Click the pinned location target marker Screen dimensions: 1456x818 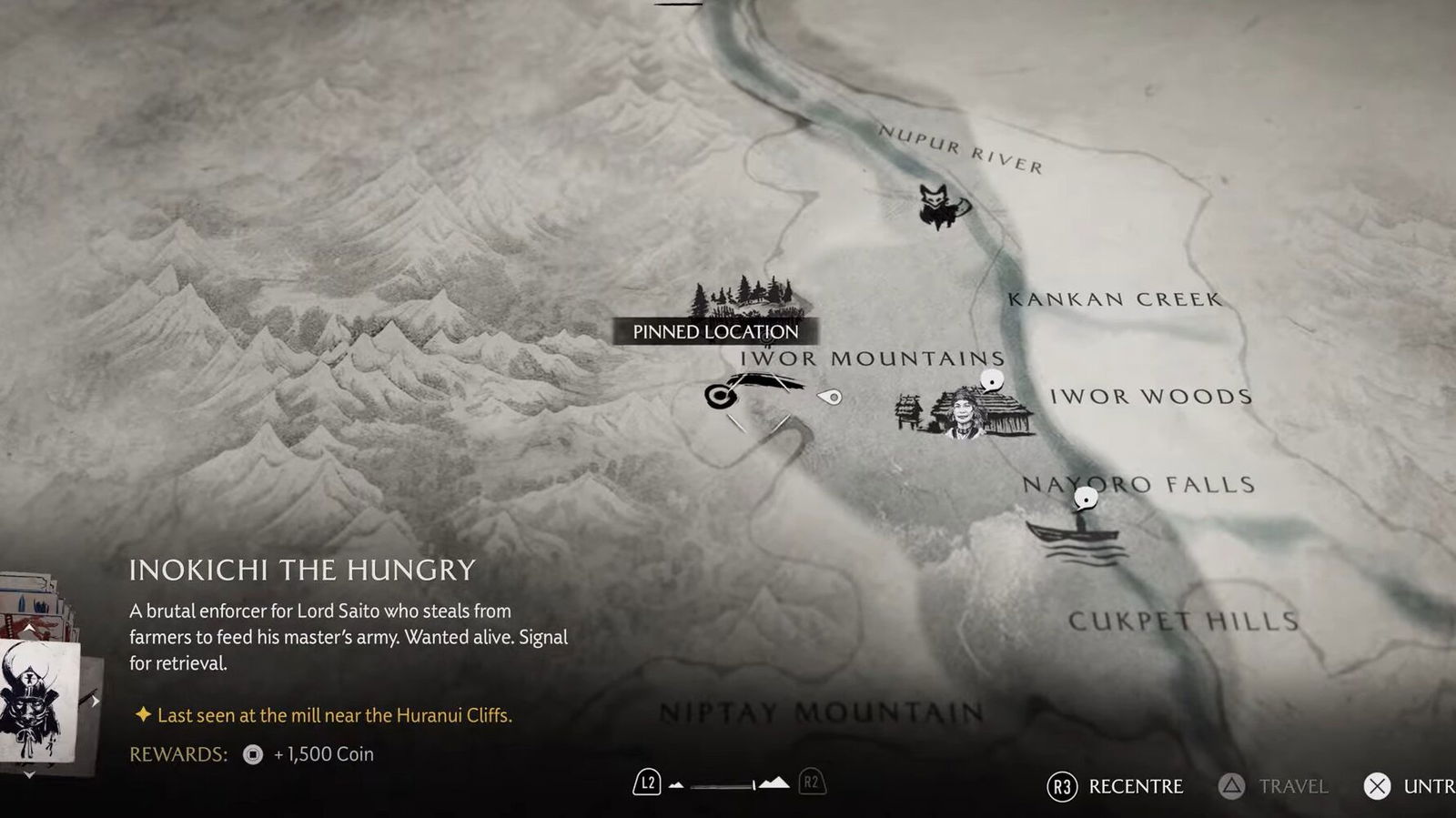point(719,396)
